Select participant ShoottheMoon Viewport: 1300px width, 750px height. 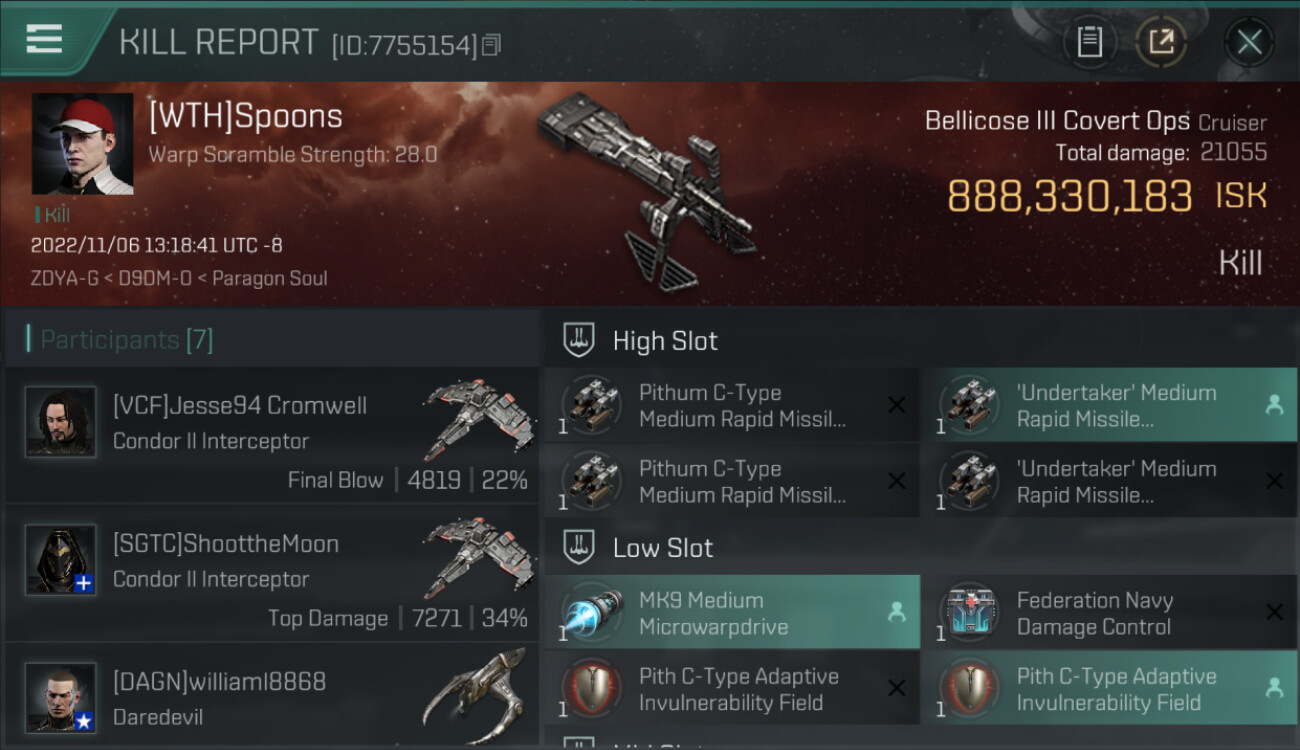coord(272,573)
